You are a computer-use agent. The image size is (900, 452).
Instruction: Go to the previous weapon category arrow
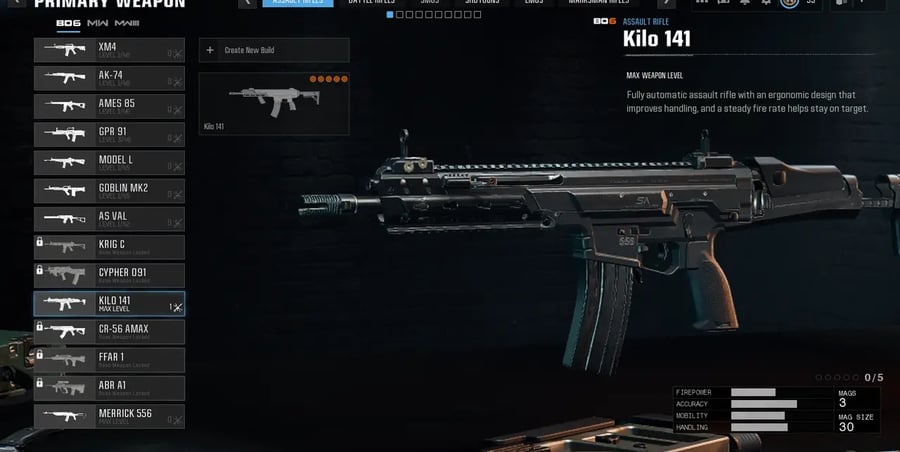pos(246,3)
